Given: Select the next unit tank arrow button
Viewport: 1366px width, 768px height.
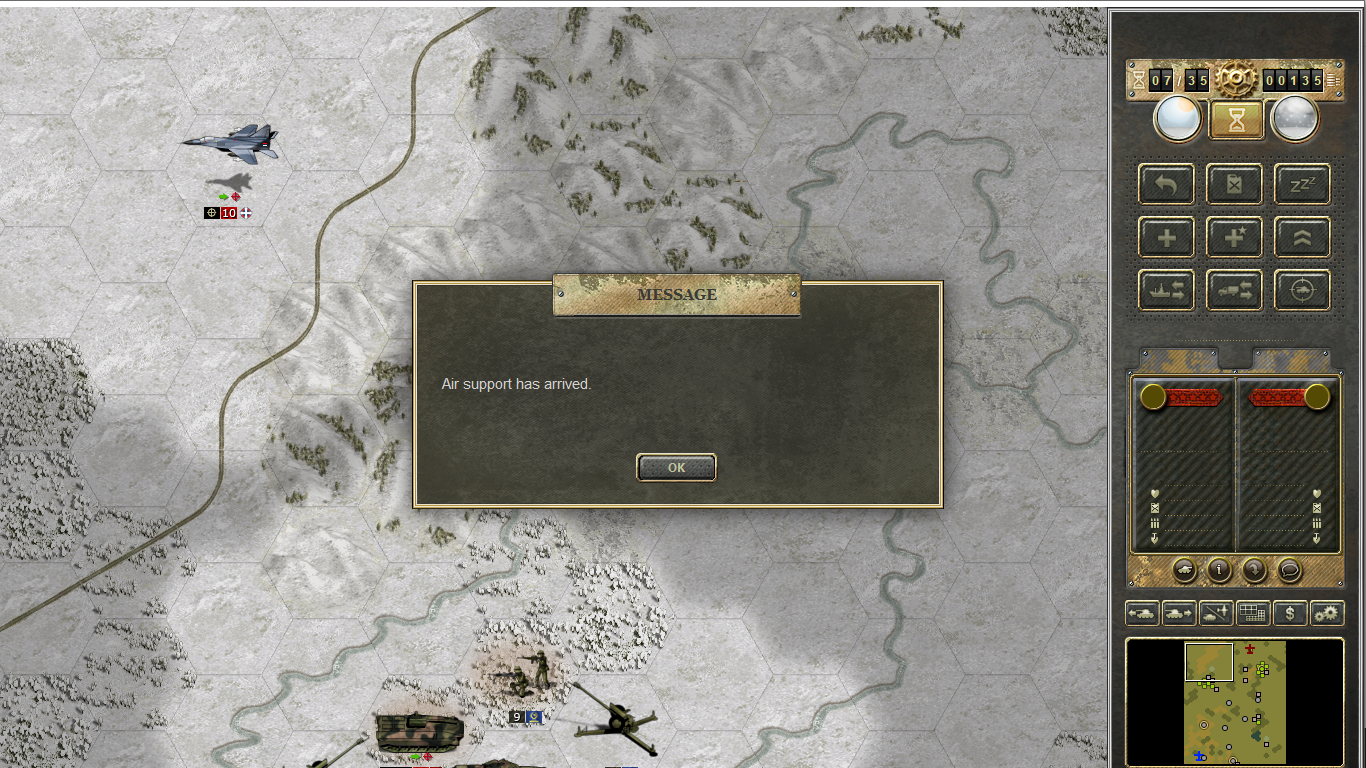Looking at the screenshot, I should 1179,613.
